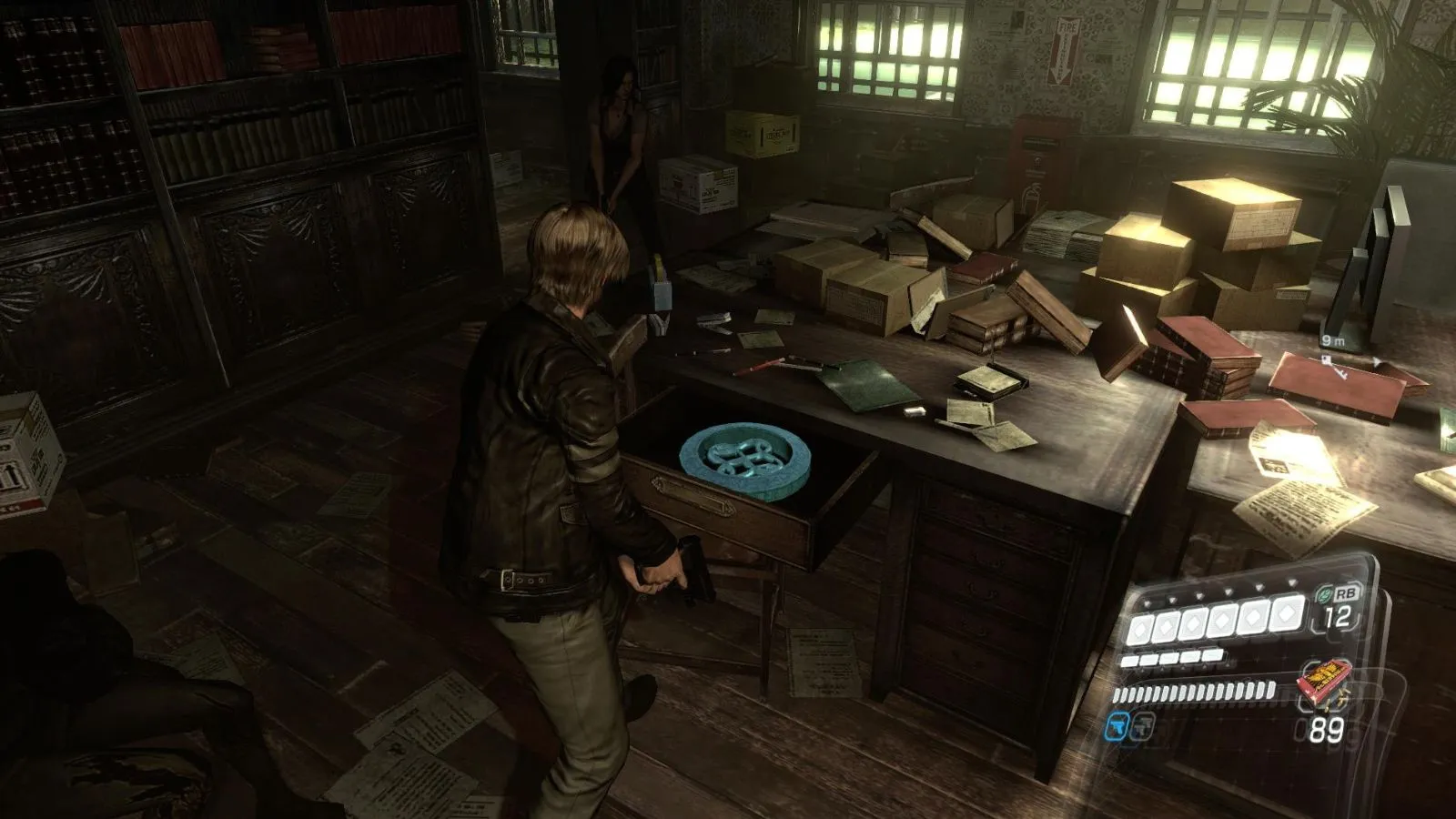Click a small stamina pip under the health bar
The height and width of the screenshot is (819, 1456).
(x=1149, y=658)
